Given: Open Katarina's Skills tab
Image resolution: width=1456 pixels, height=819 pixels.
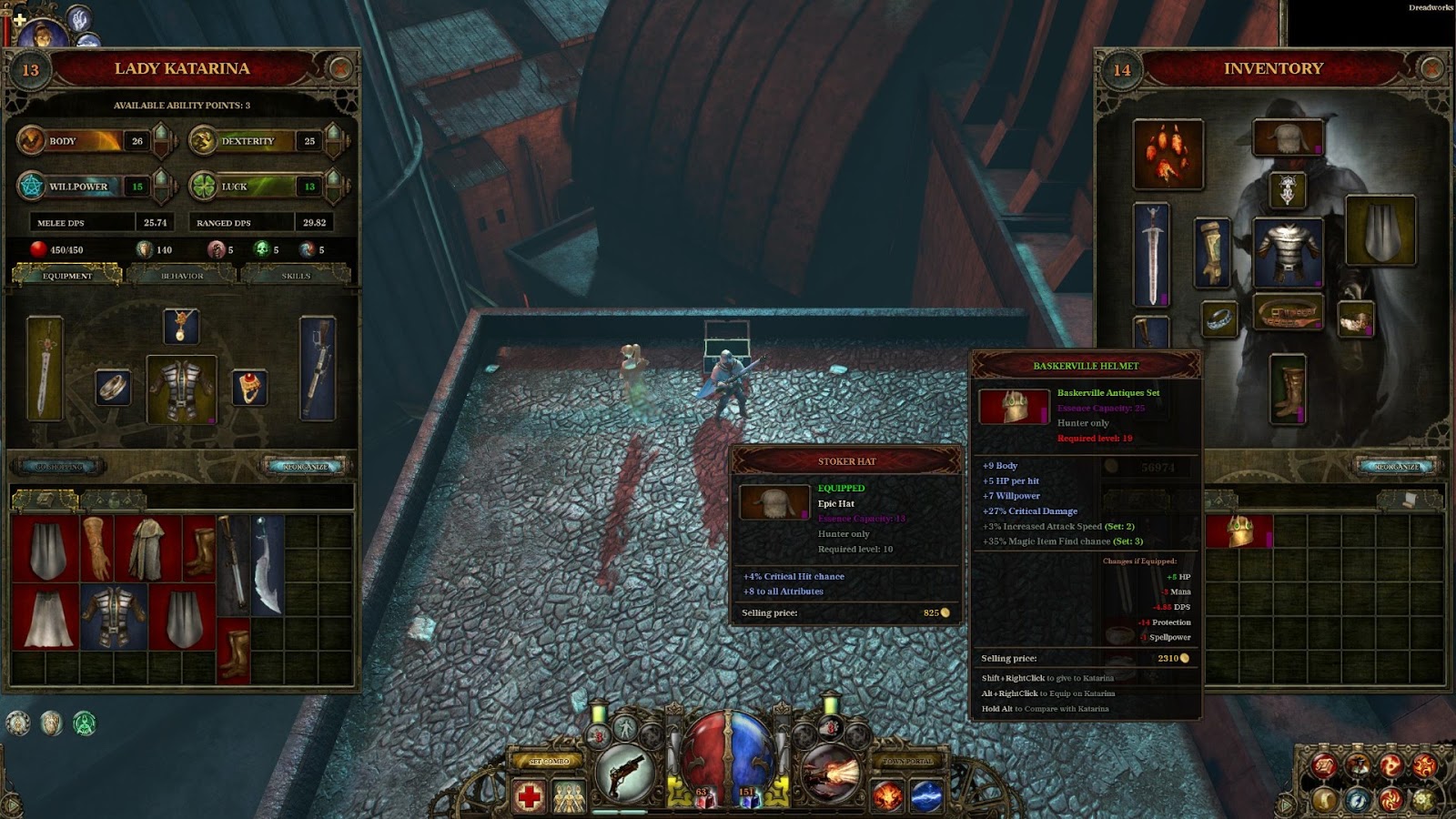Looking at the screenshot, I should click(x=296, y=275).
